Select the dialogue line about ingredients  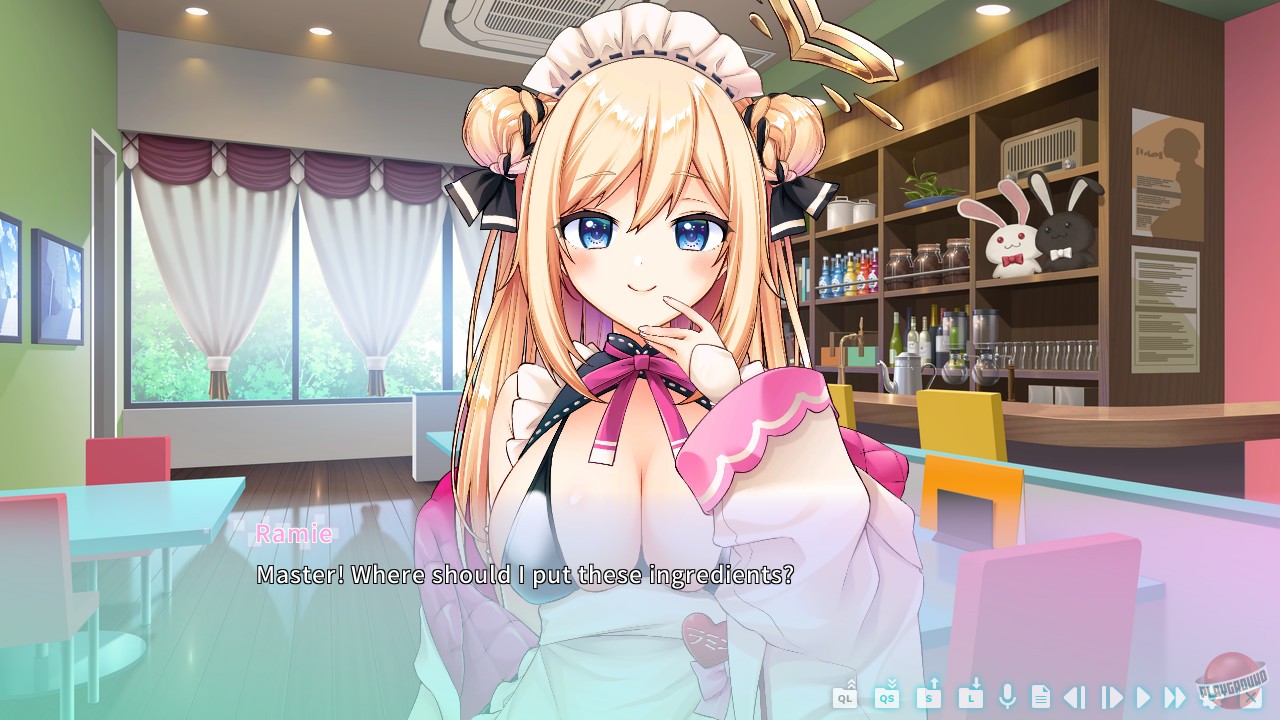pyautogui.click(x=525, y=575)
